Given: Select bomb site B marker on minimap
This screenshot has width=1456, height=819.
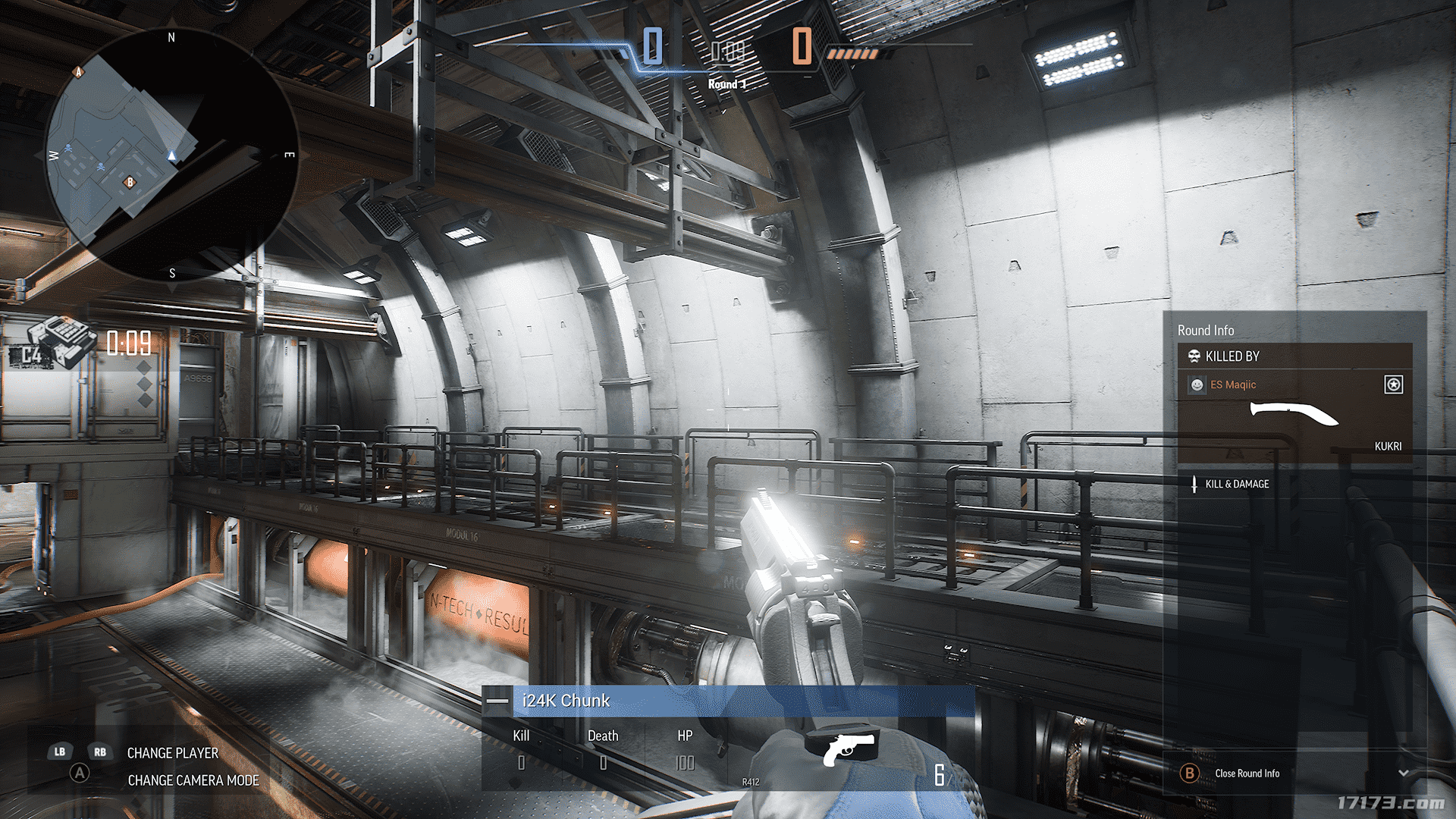Looking at the screenshot, I should (130, 182).
